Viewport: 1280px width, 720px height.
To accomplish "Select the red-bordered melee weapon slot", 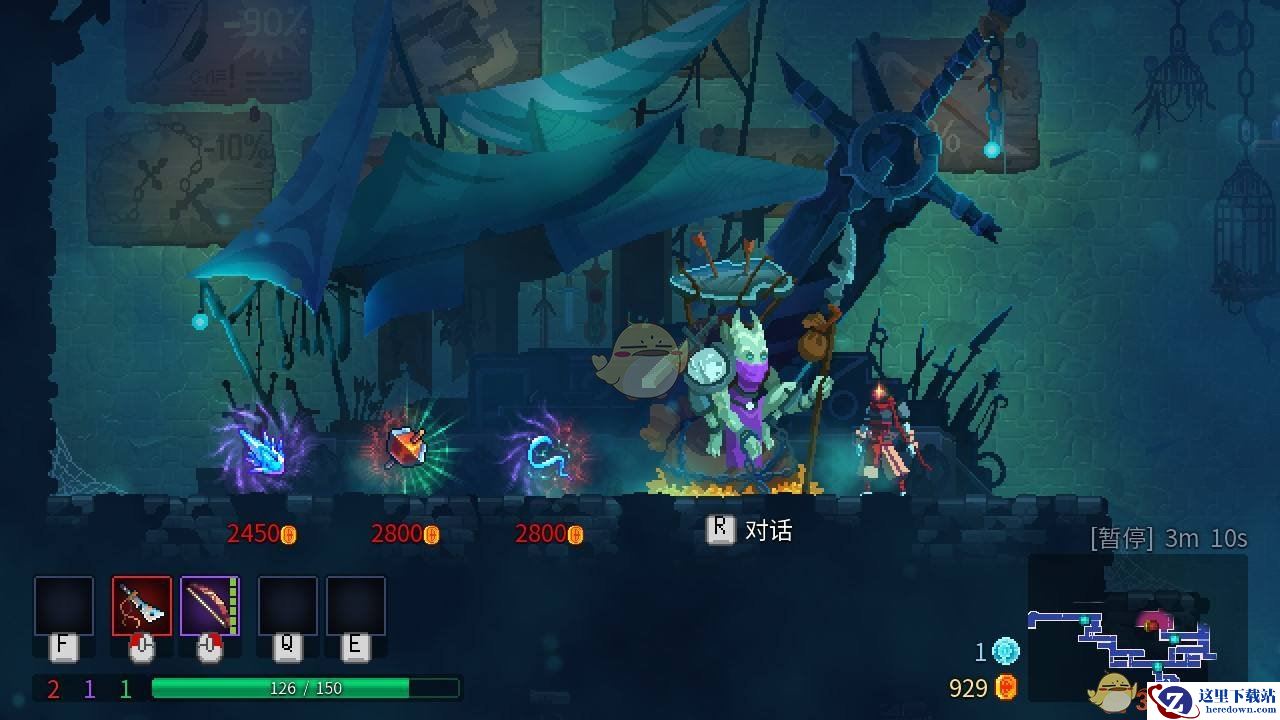I will point(141,605).
